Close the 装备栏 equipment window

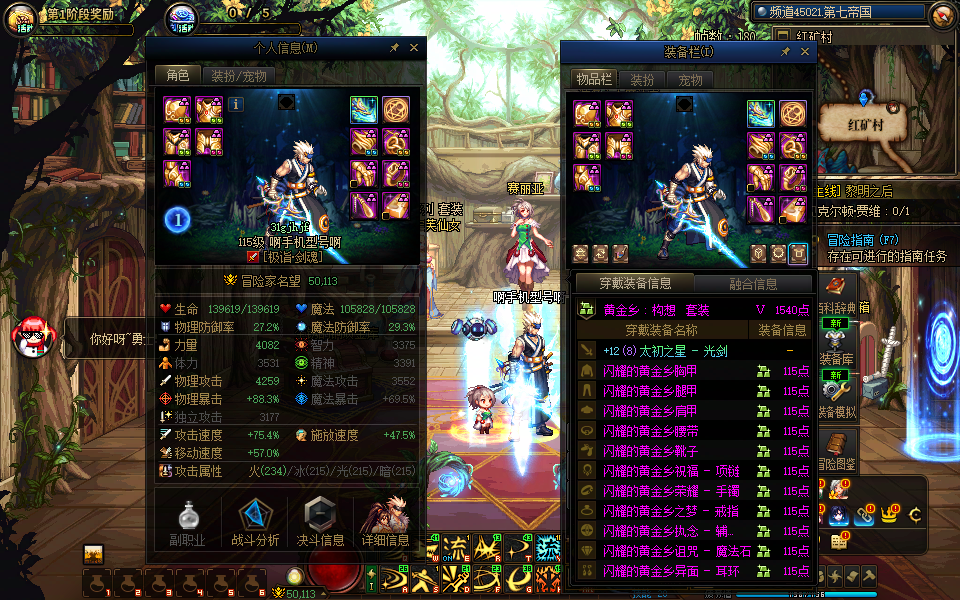pos(806,51)
